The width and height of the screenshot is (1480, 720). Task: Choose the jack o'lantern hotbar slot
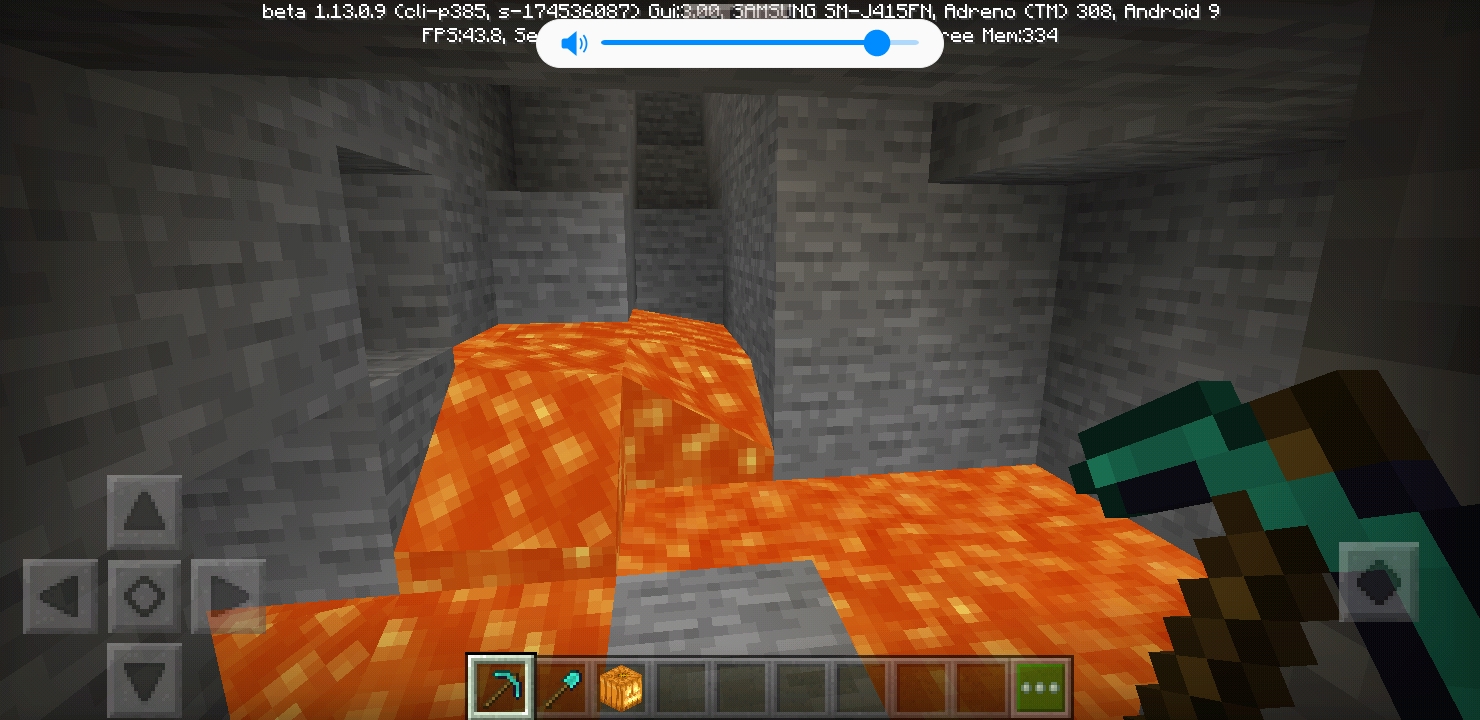tap(620, 687)
